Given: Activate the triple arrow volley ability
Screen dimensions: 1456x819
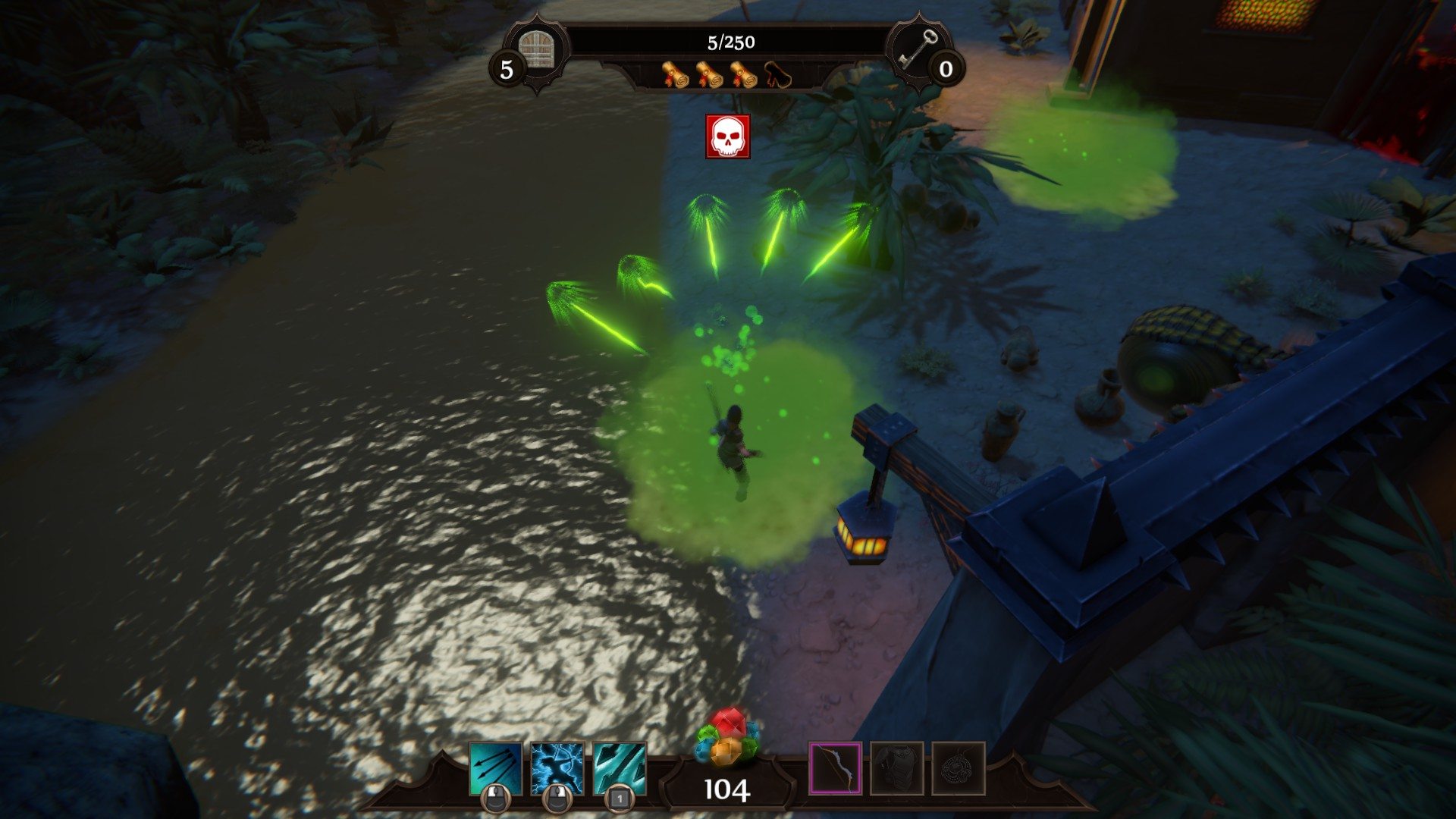Looking at the screenshot, I should [x=496, y=768].
